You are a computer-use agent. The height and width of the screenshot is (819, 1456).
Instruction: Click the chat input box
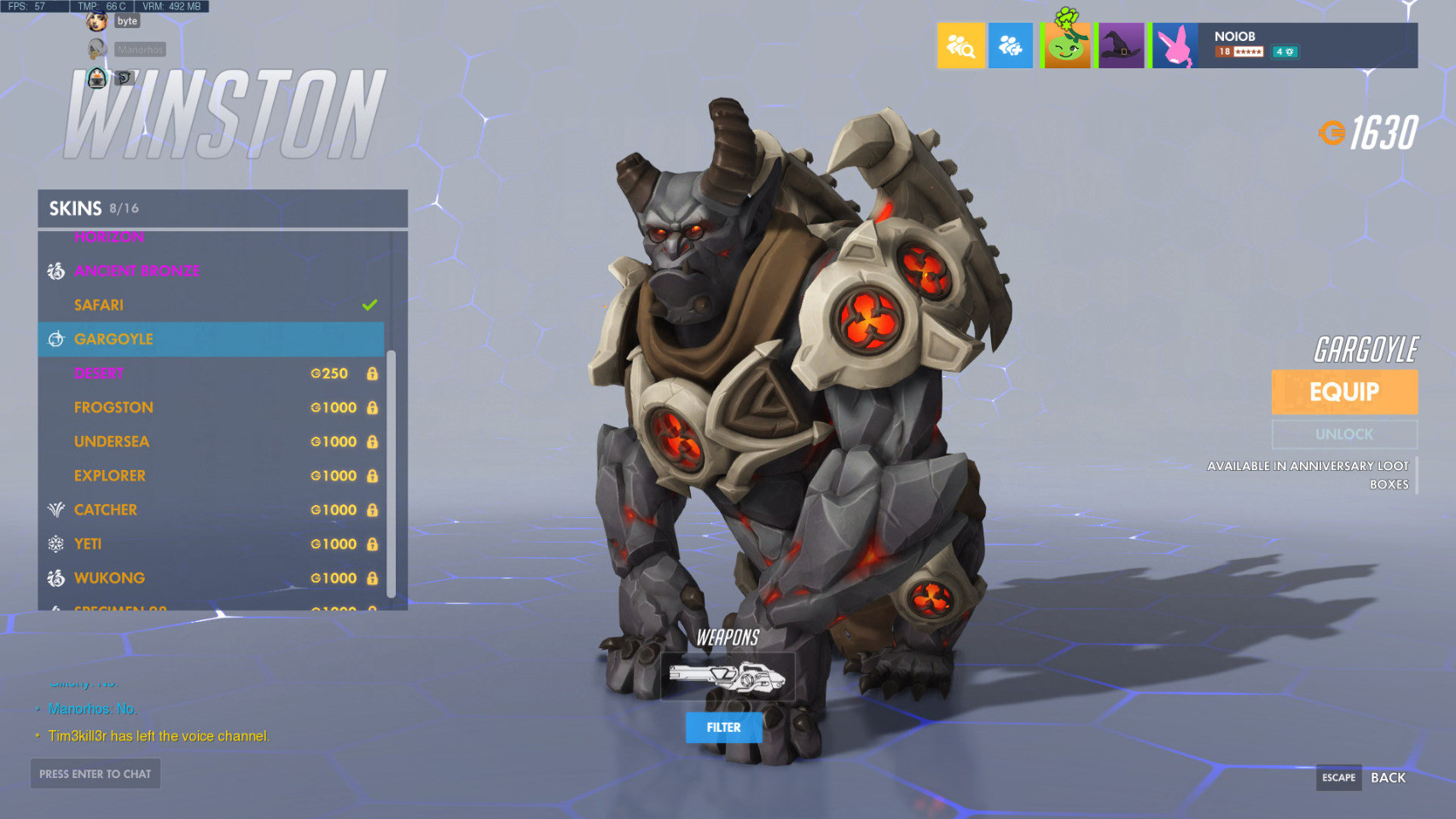click(96, 774)
